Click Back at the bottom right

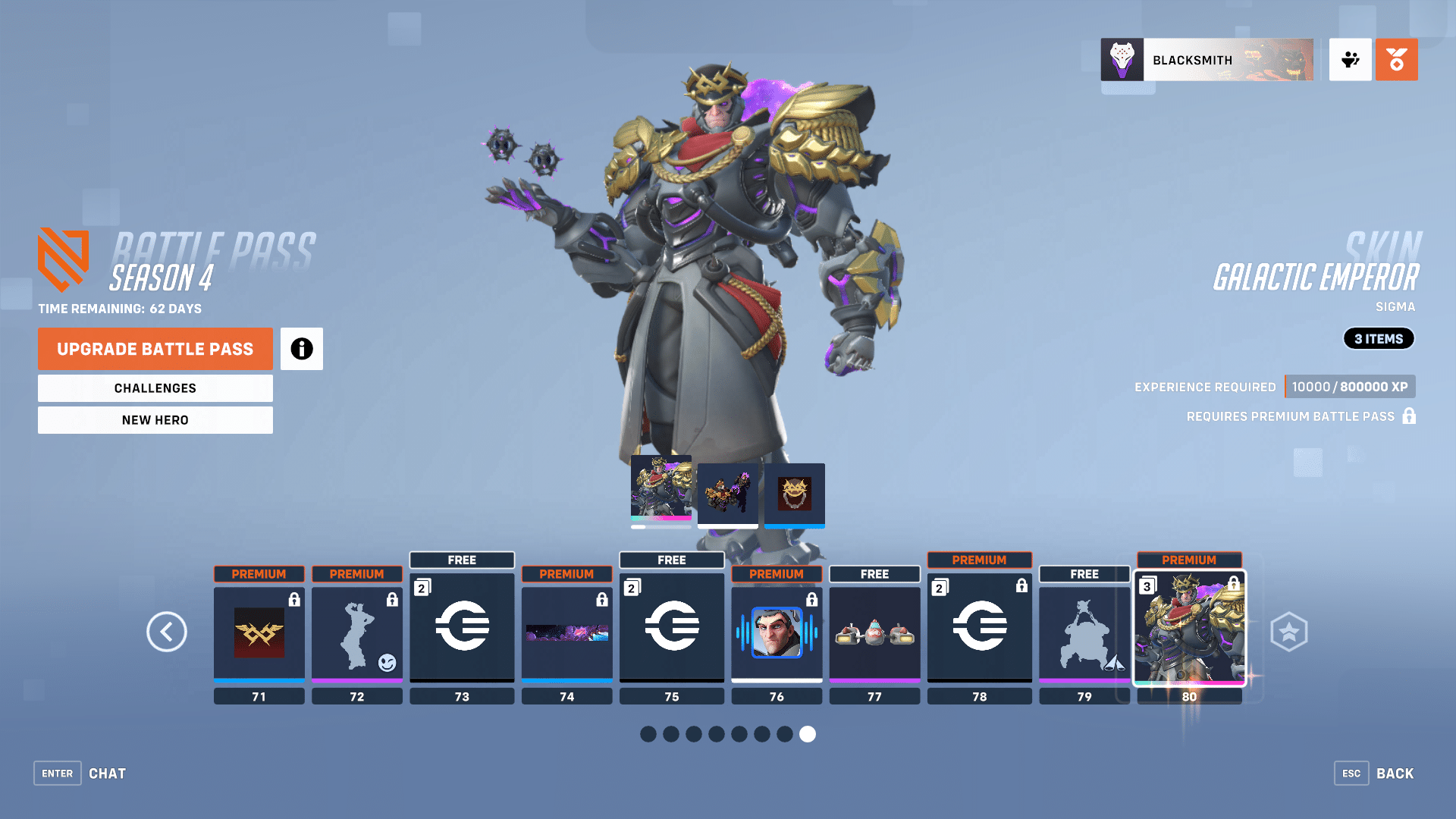pyautogui.click(x=1395, y=773)
